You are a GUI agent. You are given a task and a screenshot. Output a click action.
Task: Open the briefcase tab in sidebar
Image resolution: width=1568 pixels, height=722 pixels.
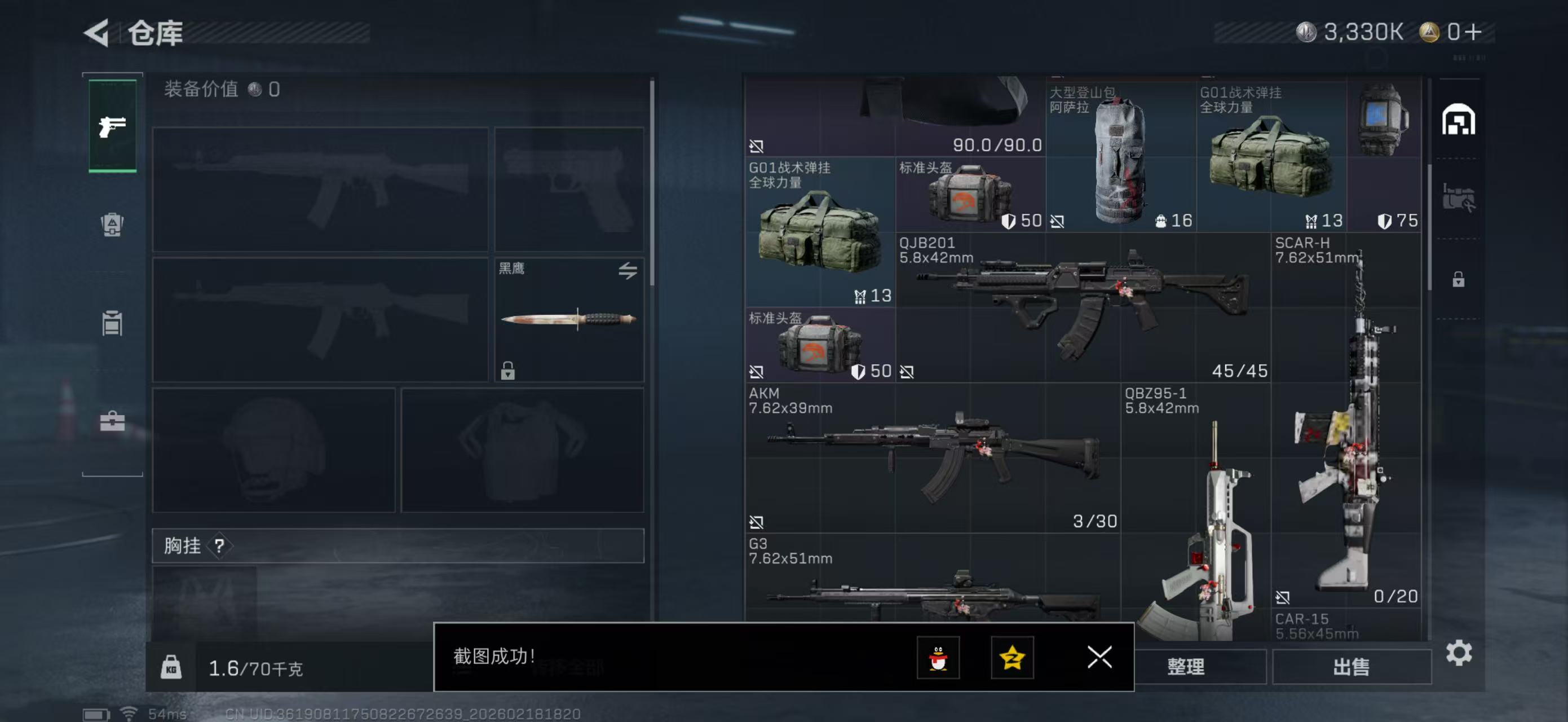tap(112, 421)
